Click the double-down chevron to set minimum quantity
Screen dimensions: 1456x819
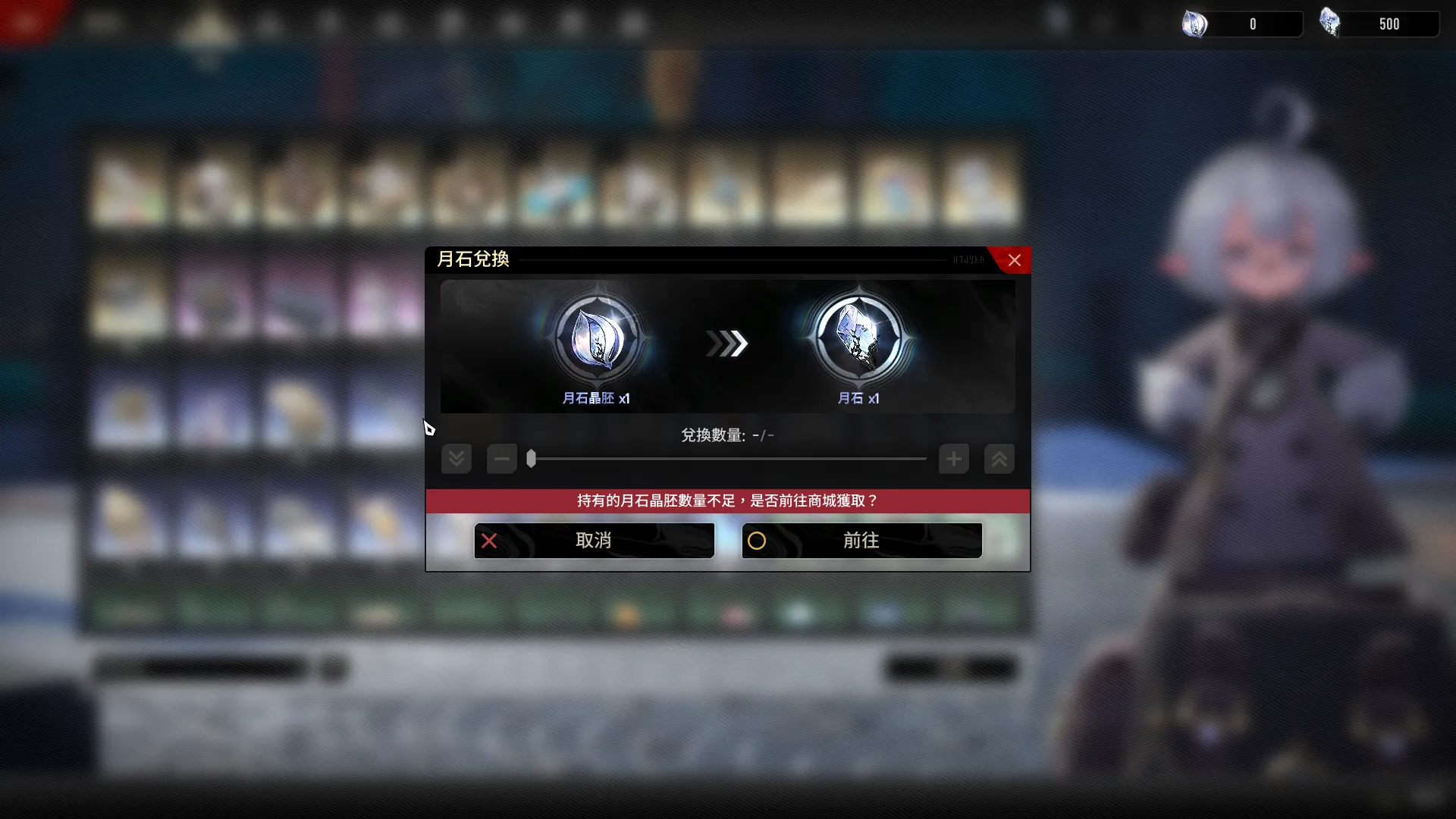456,459
